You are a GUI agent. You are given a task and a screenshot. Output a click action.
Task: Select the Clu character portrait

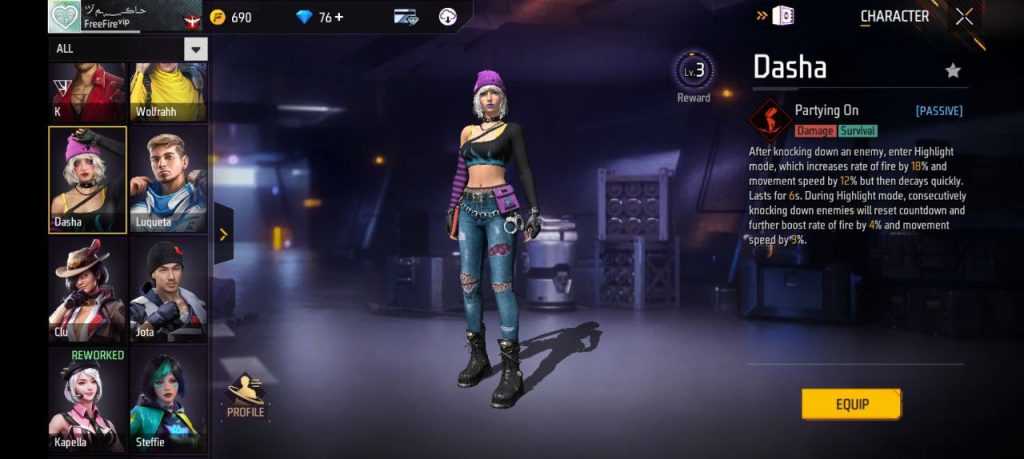88,290
